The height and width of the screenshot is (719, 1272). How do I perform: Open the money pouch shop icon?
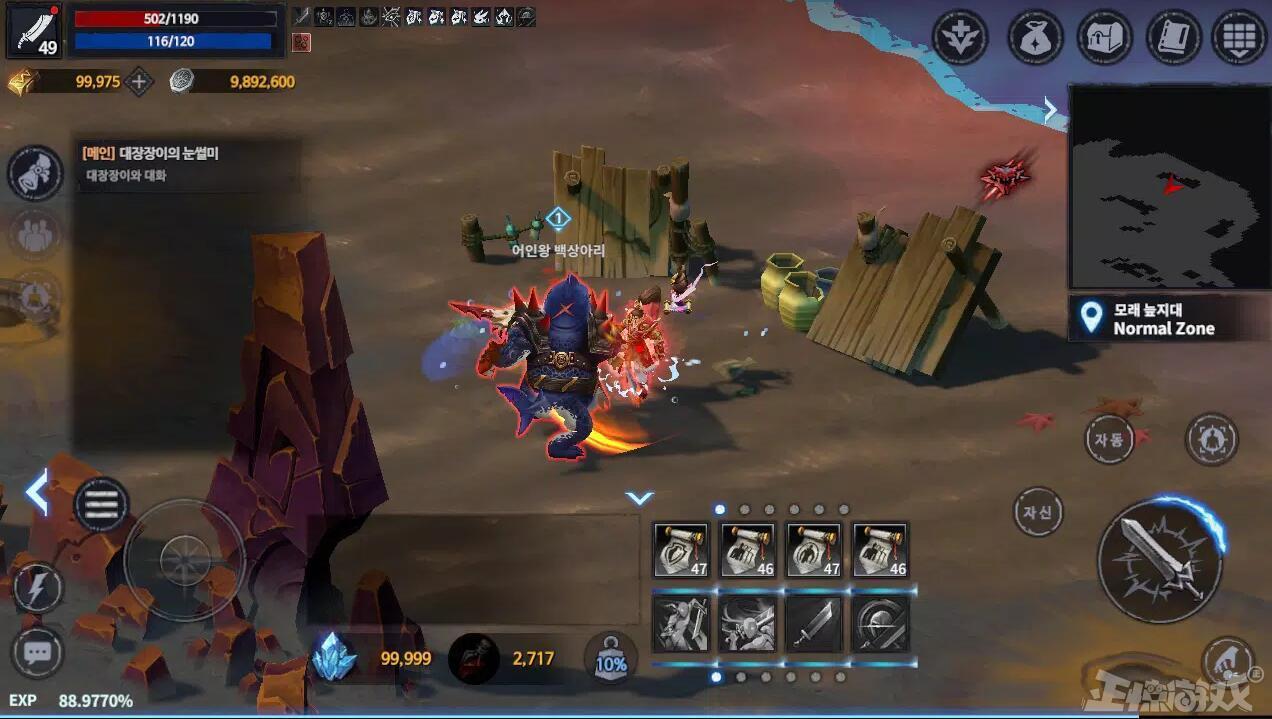pos(1034,38)
